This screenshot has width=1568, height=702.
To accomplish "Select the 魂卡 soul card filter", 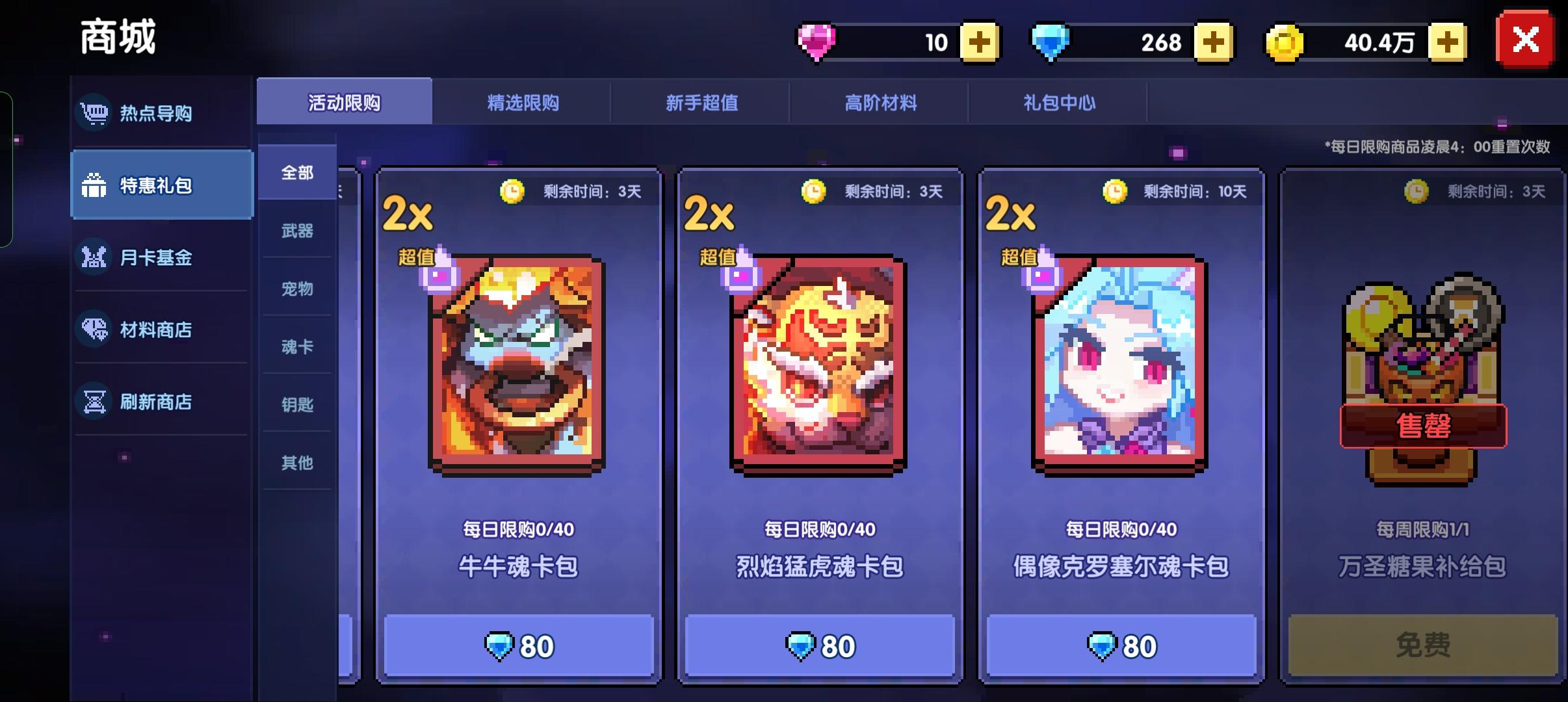I will (x=296, y=348).
